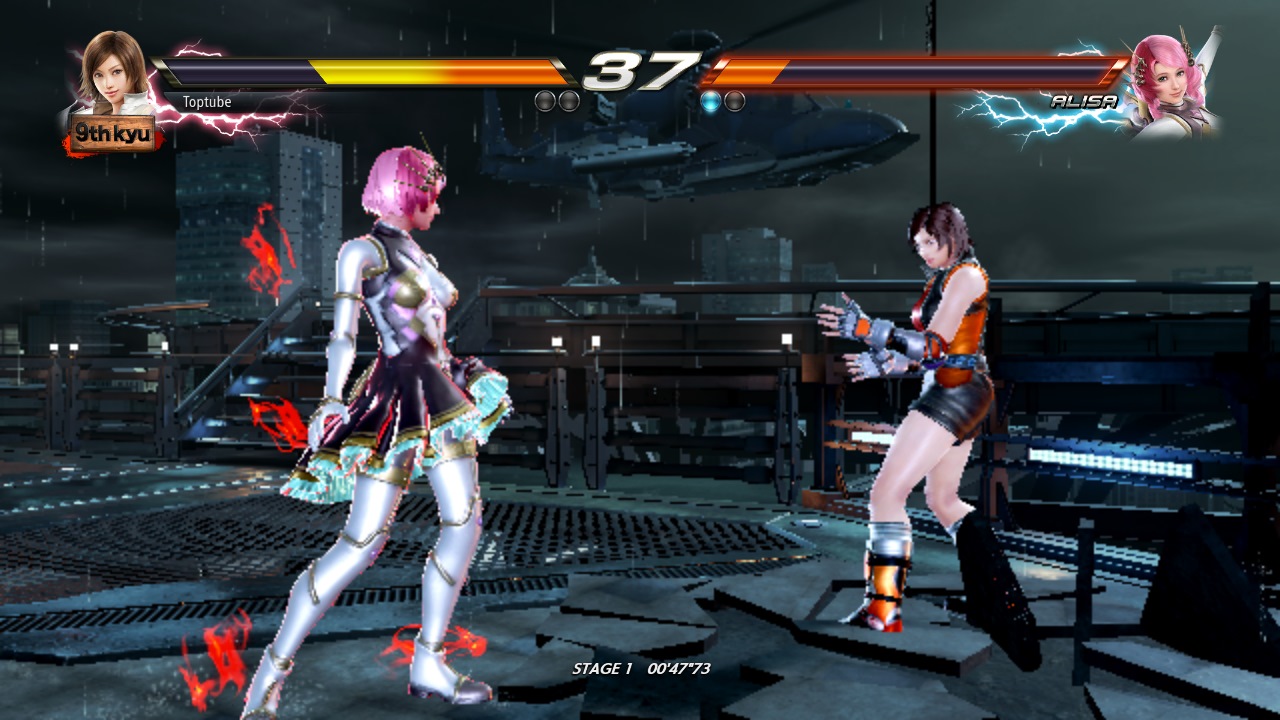The image size is (1280, 720).
Task: Click the Toptube player name
Action: (207, 102)
